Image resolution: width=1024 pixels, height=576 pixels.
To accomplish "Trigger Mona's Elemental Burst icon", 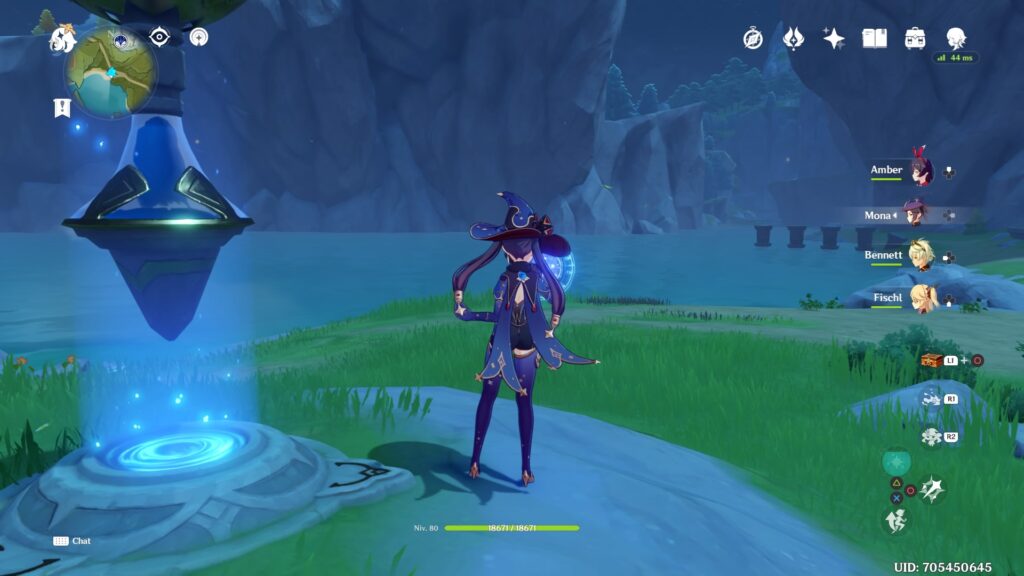I will point(895,462).
